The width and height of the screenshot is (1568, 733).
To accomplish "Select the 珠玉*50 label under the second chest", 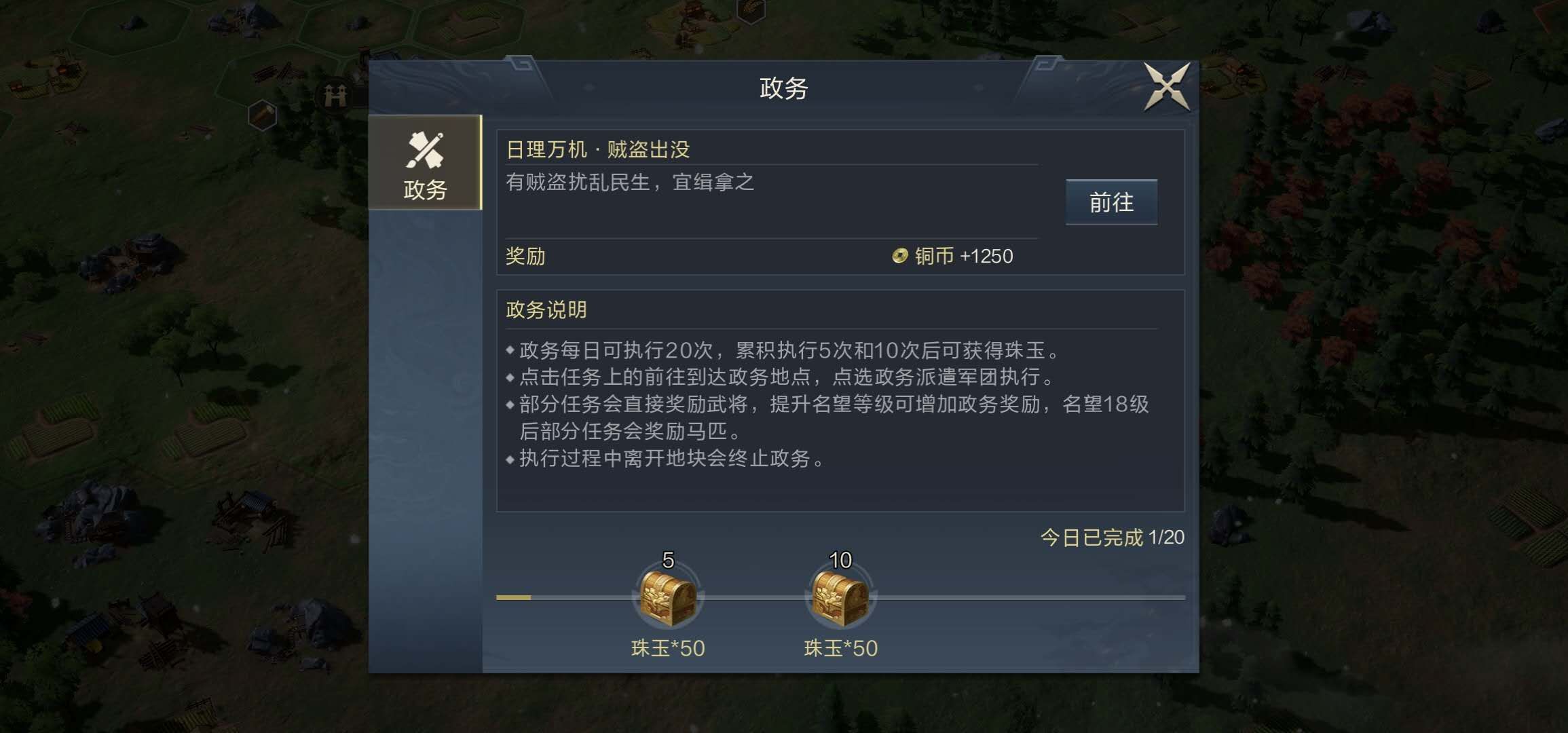I will 842,648.
